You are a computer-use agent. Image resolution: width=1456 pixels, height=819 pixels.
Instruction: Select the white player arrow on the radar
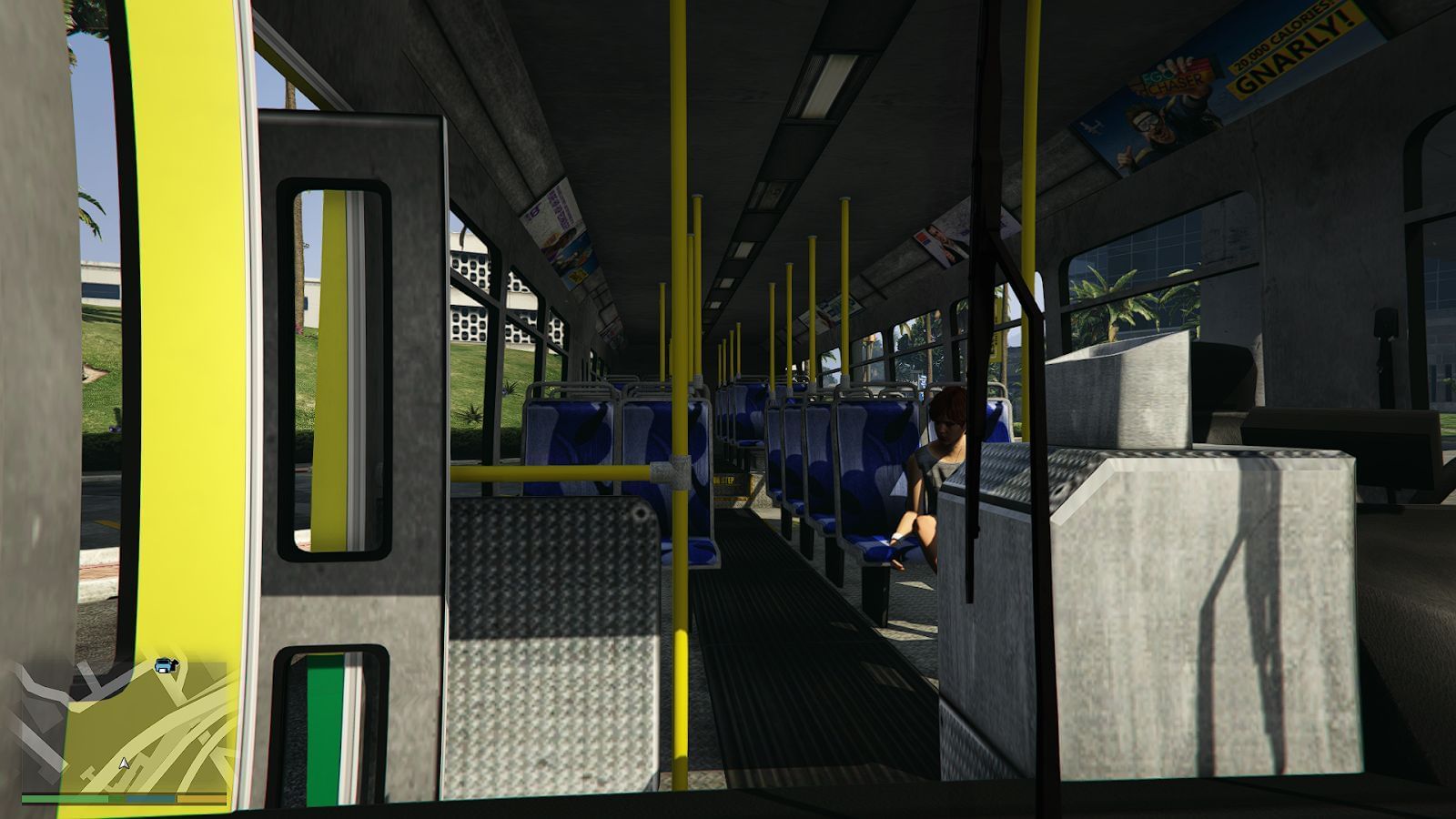point(124,764)
